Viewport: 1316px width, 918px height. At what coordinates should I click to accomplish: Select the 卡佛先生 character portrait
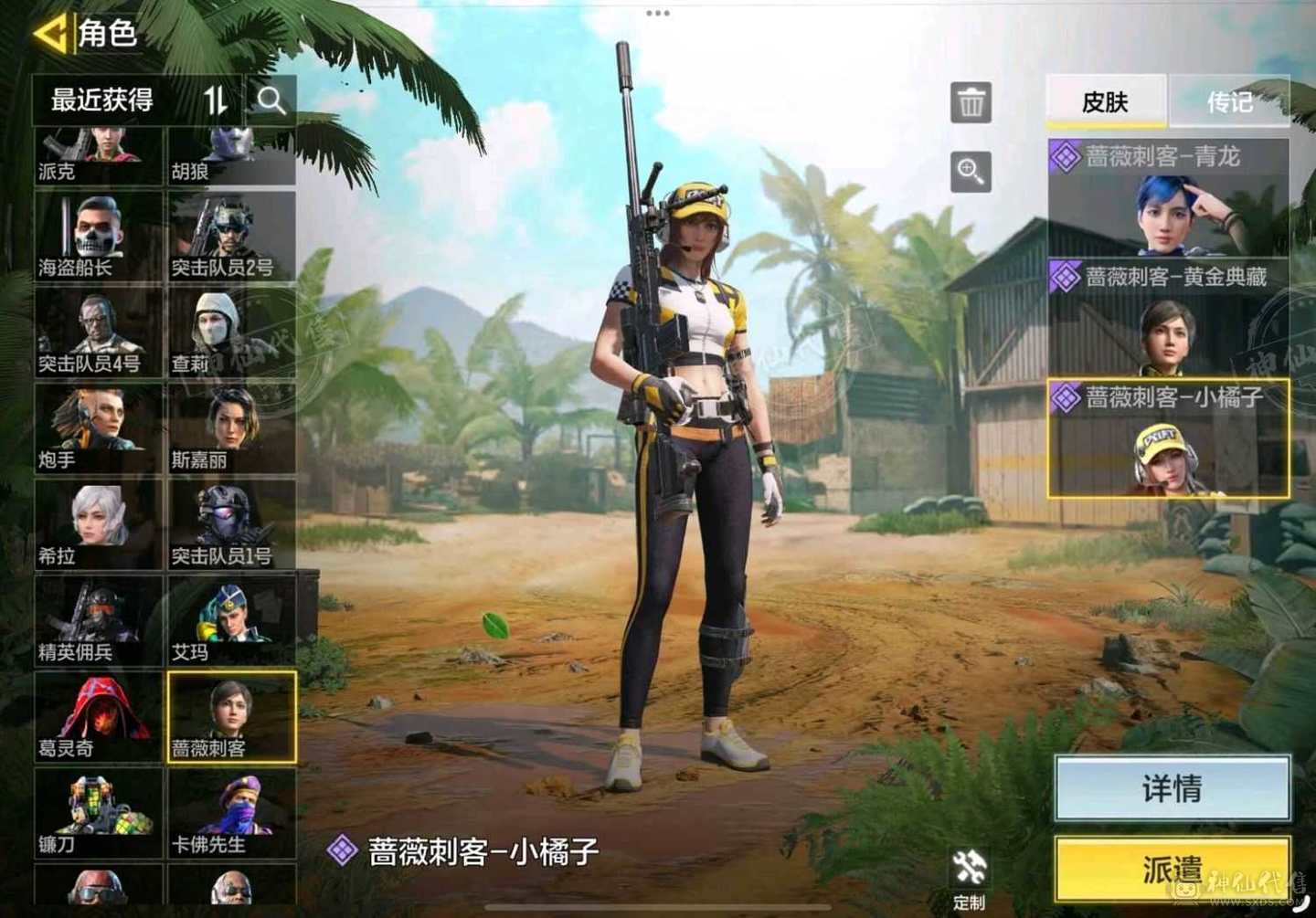coord(232,813)
